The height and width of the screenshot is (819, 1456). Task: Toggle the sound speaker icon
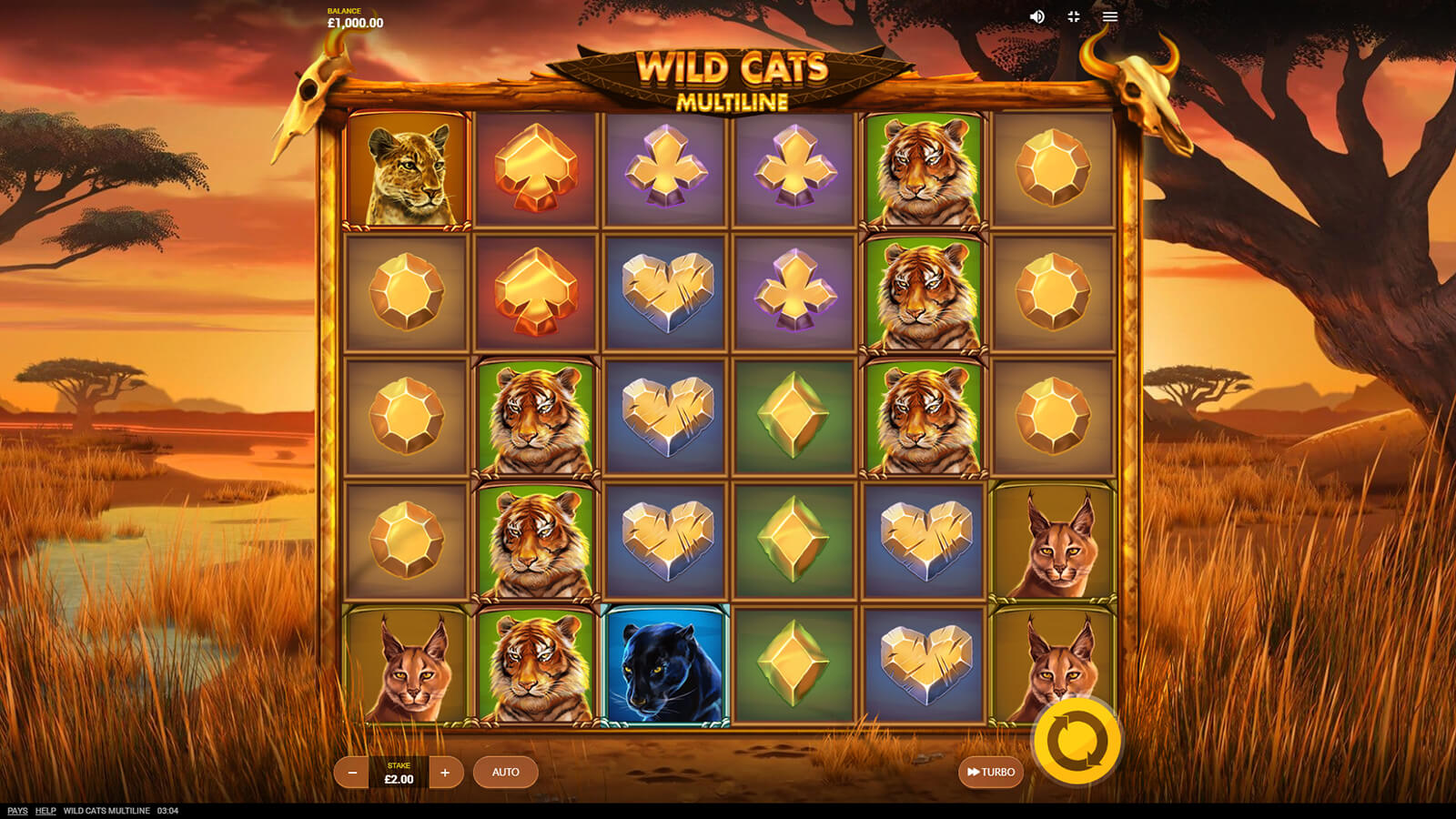click(x=1036, y=16)
